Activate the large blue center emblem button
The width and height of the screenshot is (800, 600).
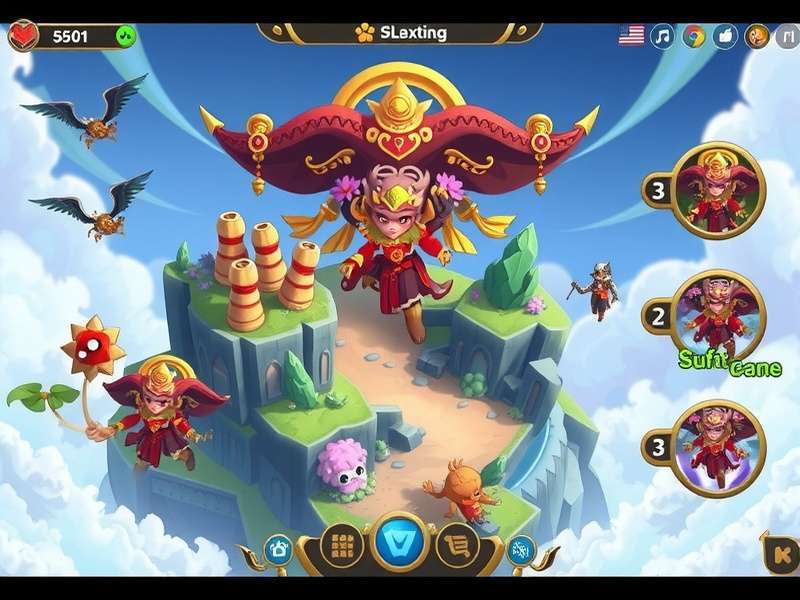pyautogui.click(x=400, y=545)
